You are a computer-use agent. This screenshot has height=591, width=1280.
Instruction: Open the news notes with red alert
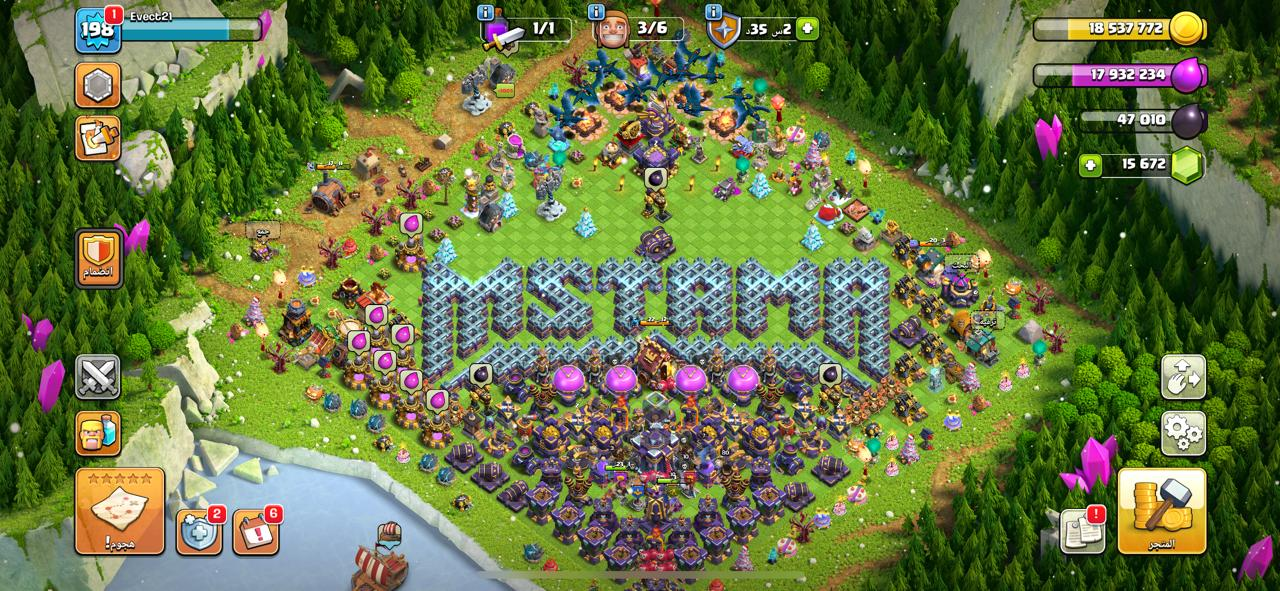point(1082,530)
